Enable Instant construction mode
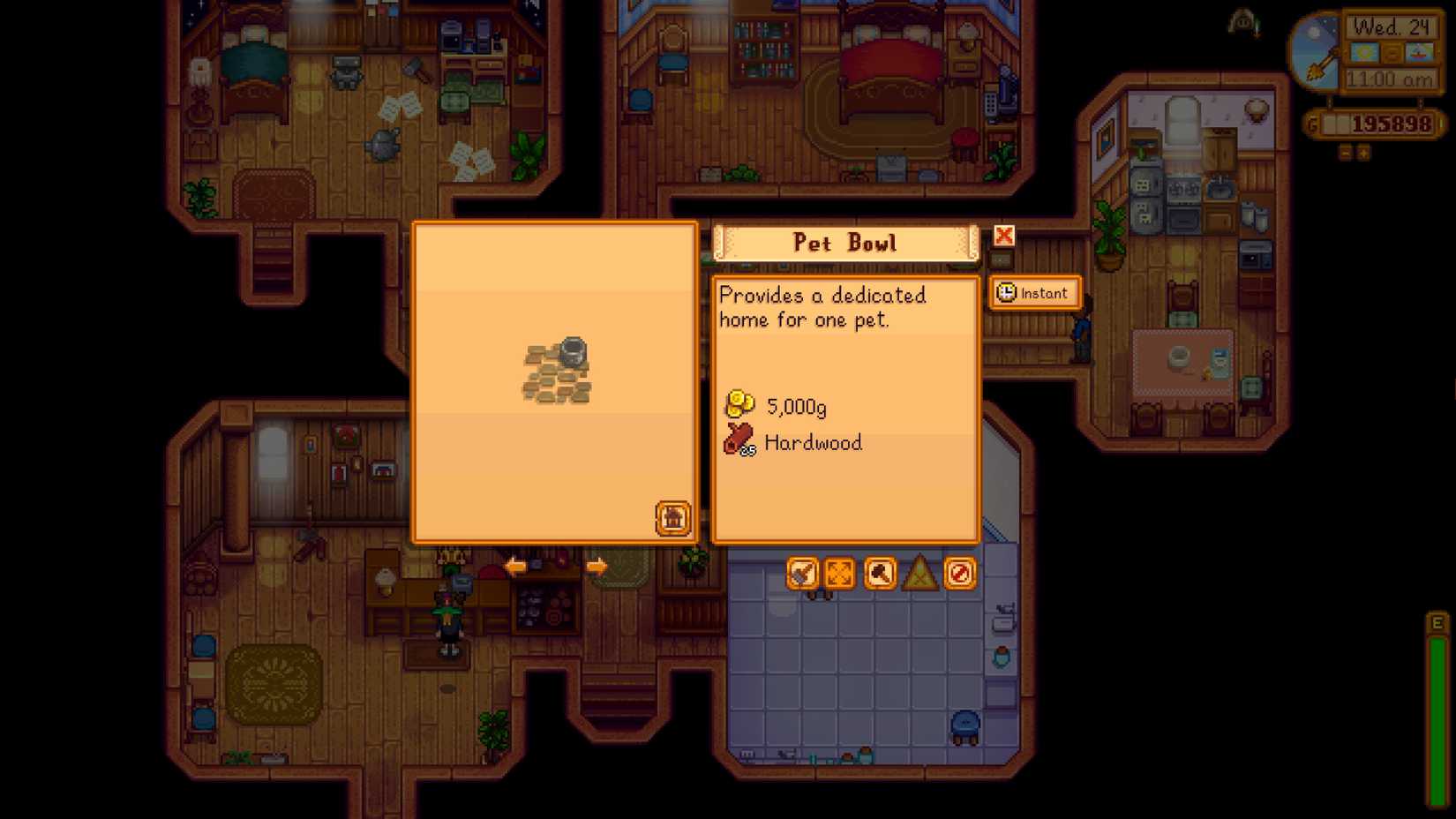 coord(1034,293)
